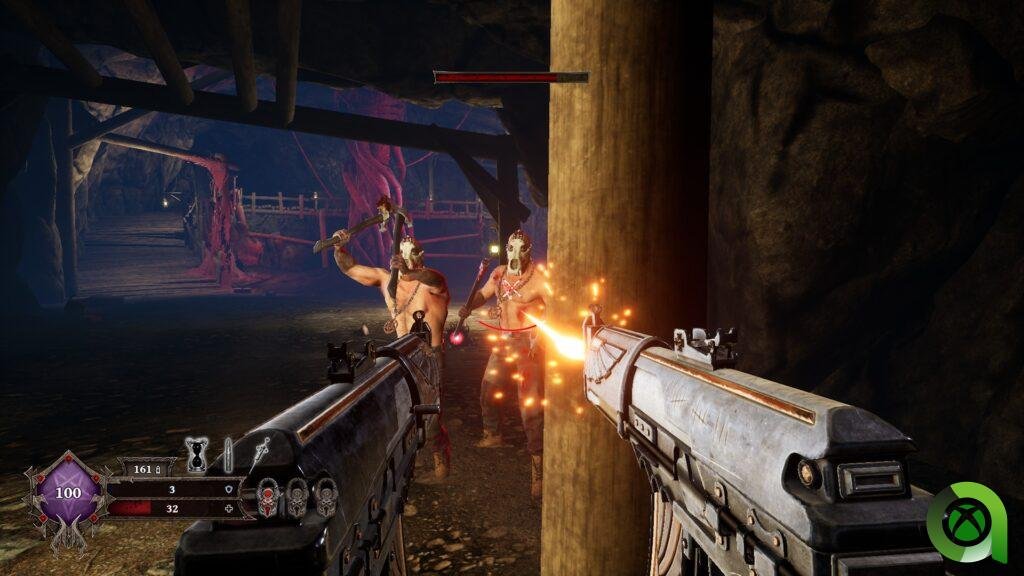
Task: Click the red glowing skull relic icon
Action: [268, 497]
